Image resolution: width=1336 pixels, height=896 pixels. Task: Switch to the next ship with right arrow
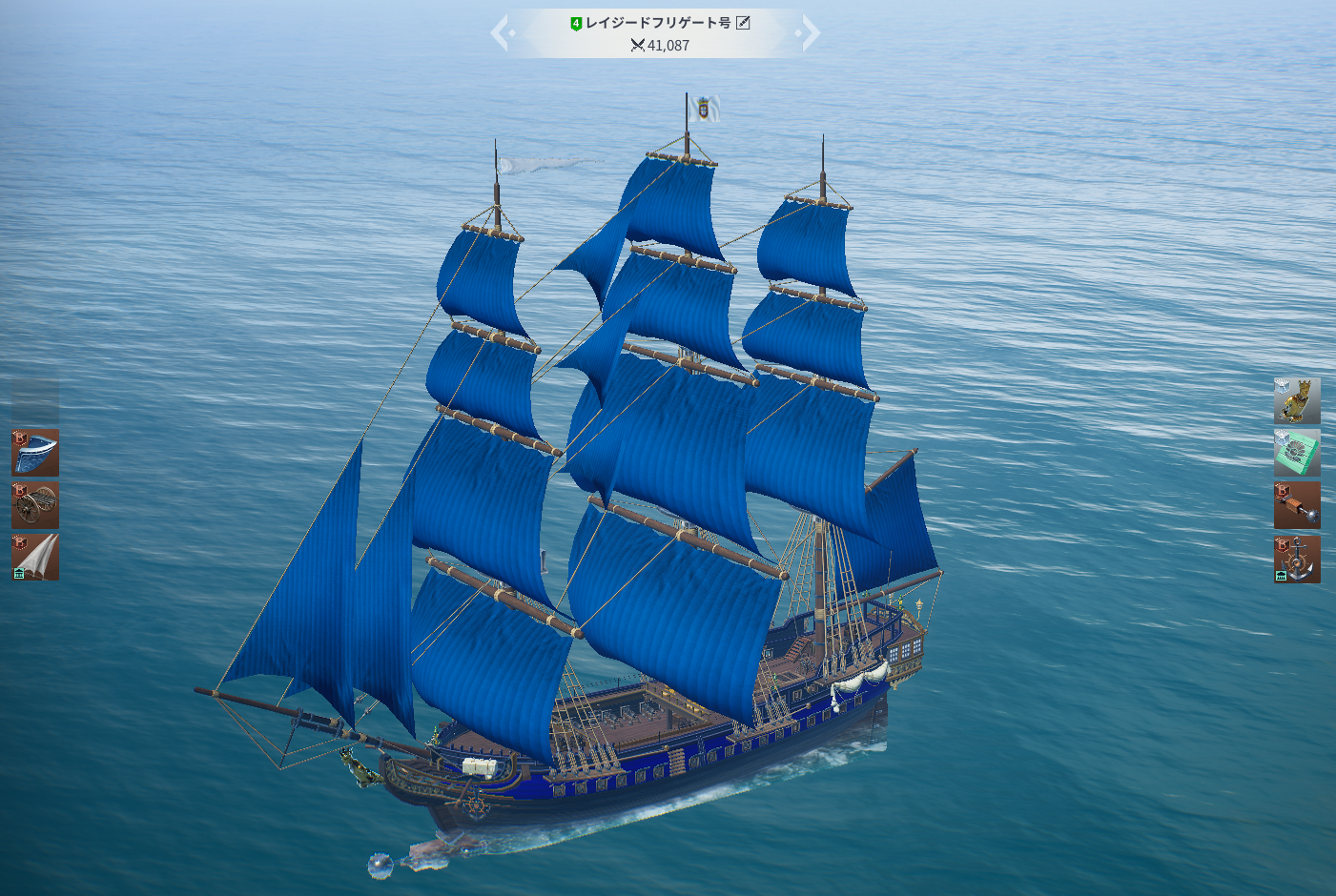pos(810,33)
